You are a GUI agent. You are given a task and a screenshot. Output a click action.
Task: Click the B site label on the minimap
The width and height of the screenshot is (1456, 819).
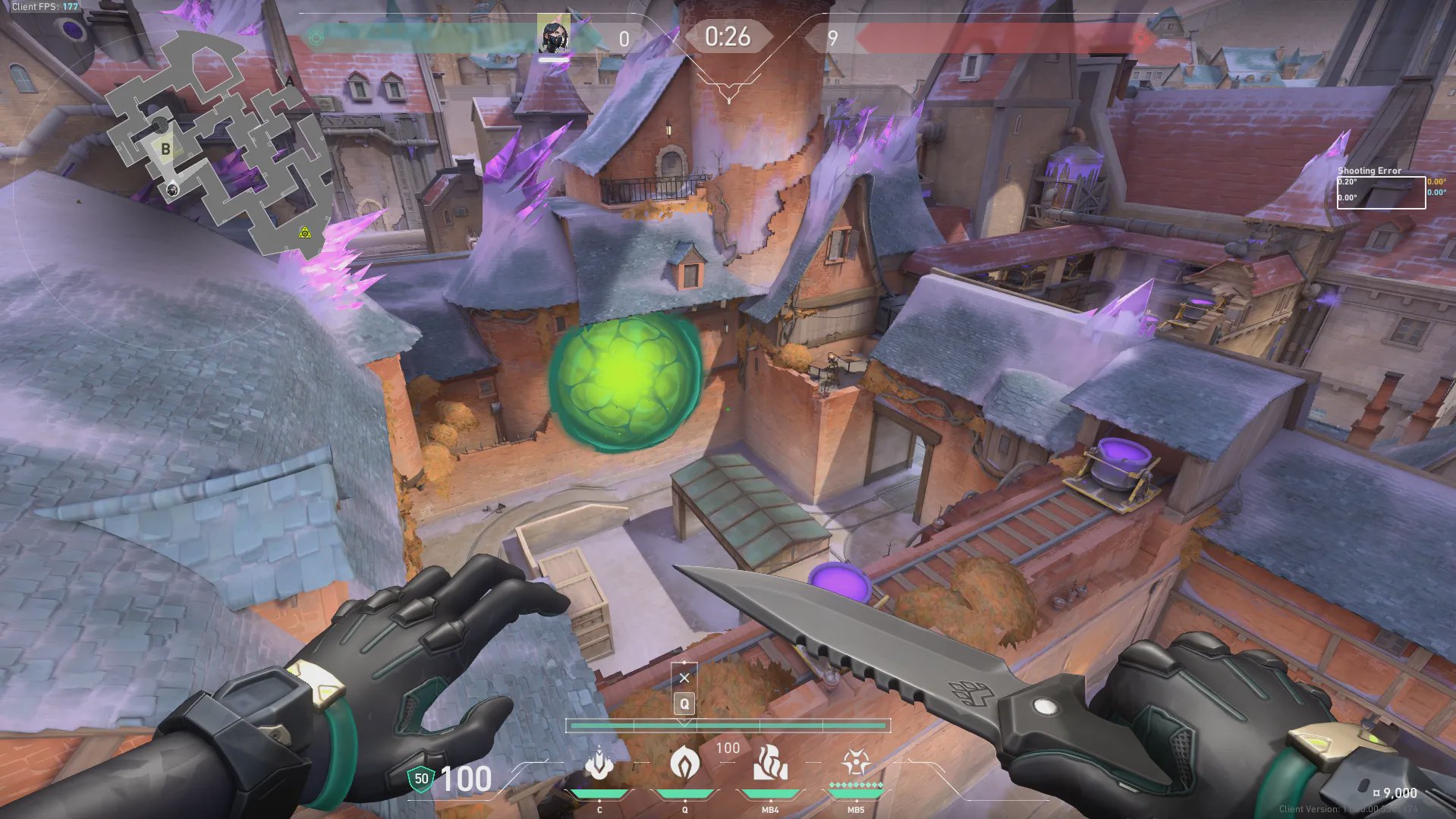point(165,150)
